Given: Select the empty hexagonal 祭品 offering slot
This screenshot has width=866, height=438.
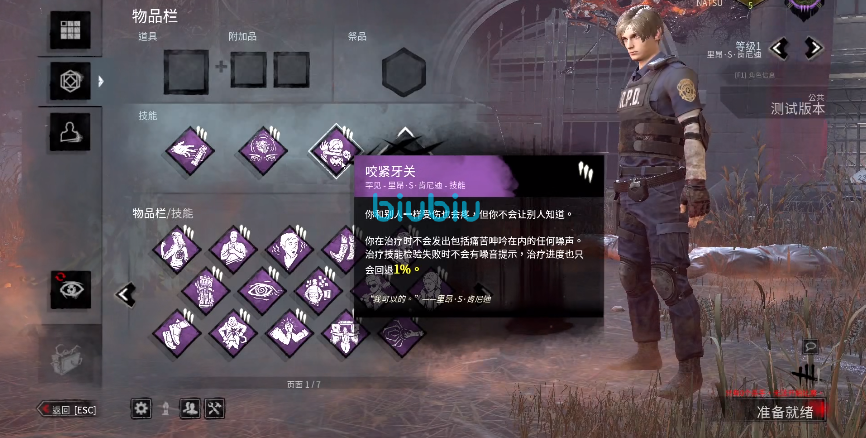Looking at the screenshot, I should pyautogui.click(x=404, y=73).
